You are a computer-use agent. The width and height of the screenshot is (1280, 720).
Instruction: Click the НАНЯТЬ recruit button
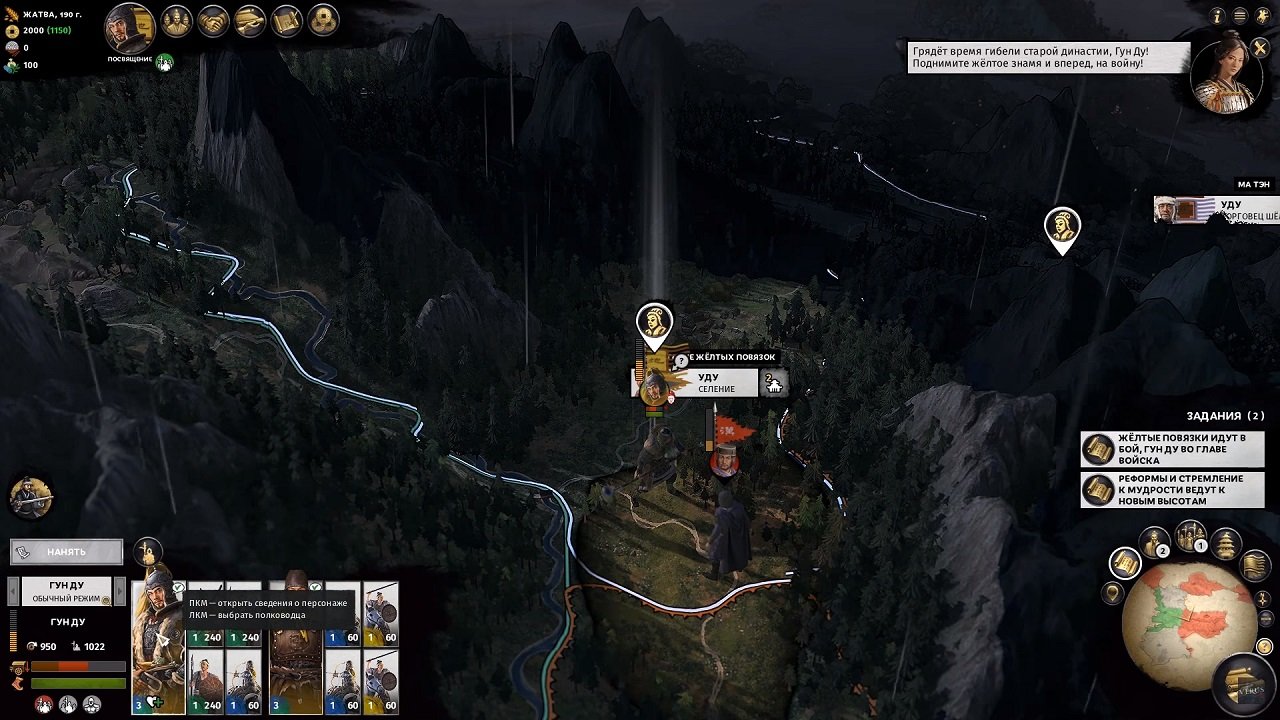[66, 551]
